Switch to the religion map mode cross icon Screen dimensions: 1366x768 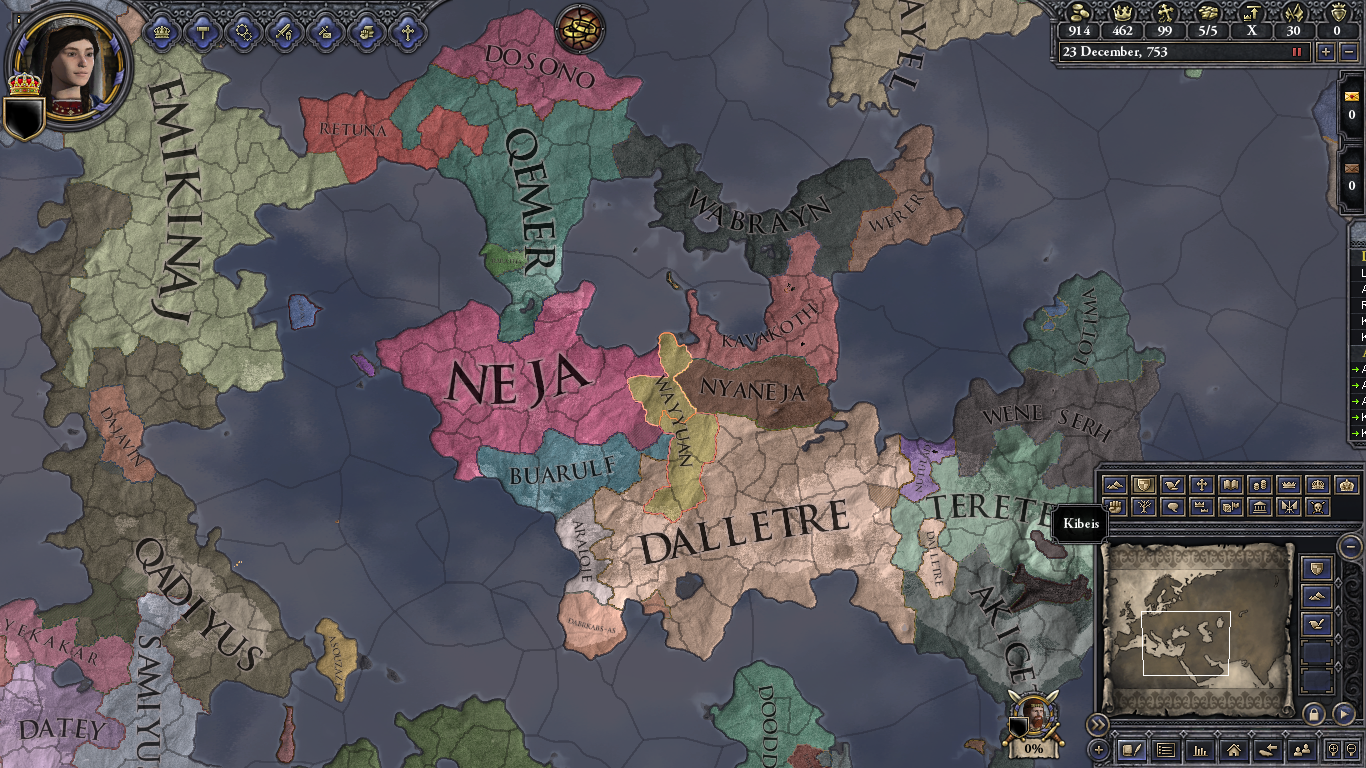pyautogui.click(x=1202, y=484)
